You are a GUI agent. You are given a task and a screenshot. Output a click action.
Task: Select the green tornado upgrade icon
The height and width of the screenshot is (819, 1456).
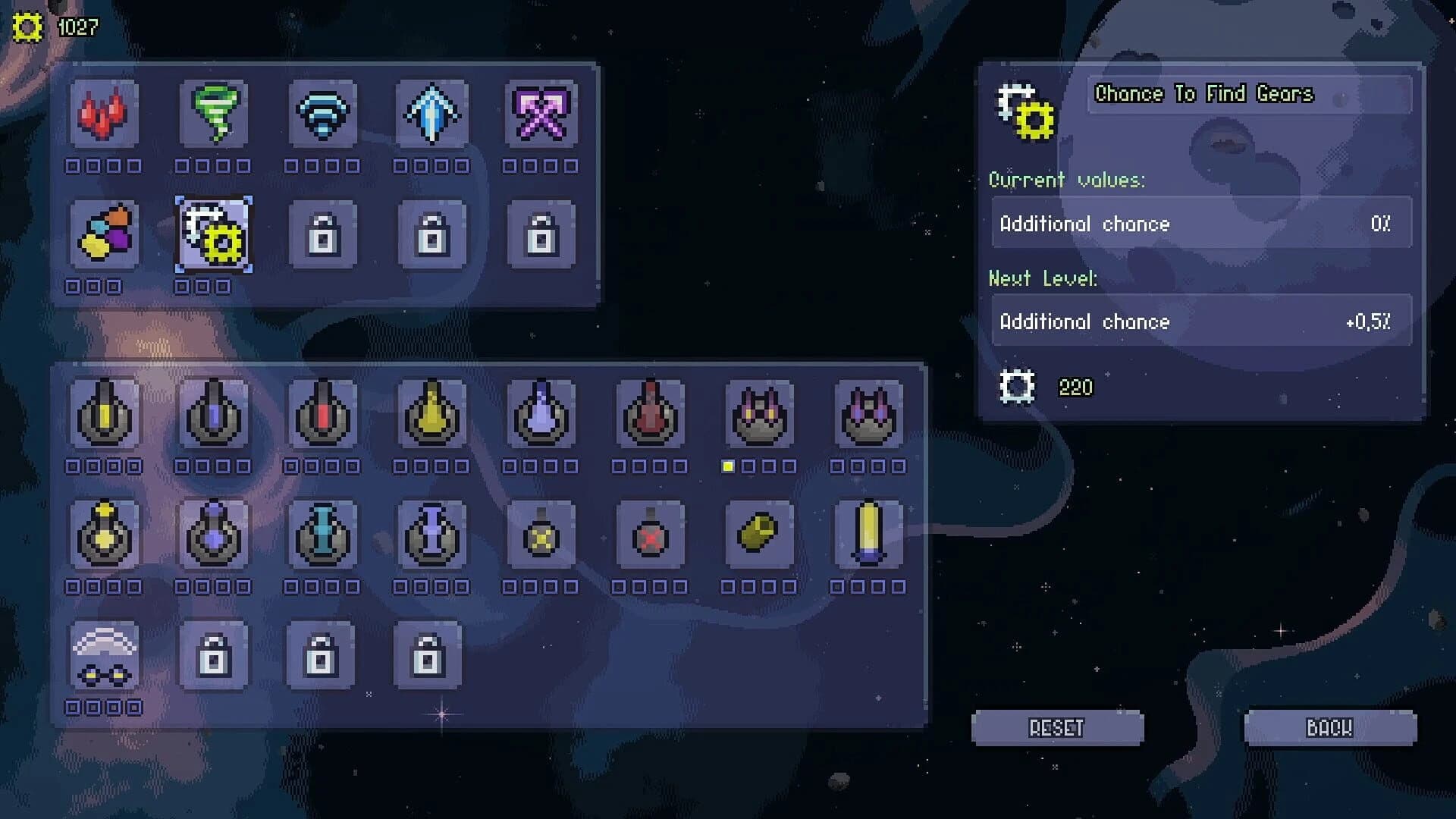point(213,115)
